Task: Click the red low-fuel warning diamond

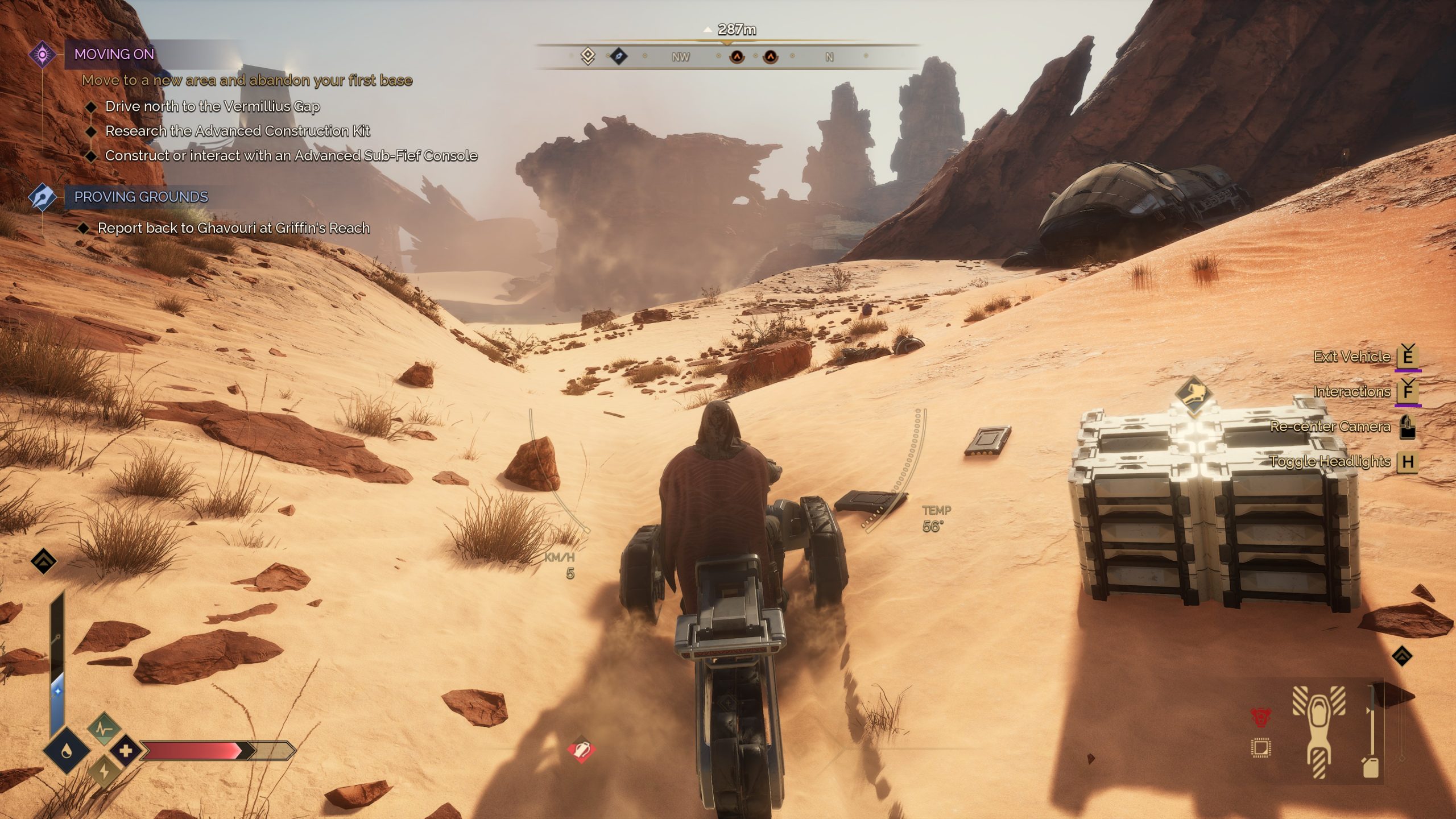Action: 581,750
